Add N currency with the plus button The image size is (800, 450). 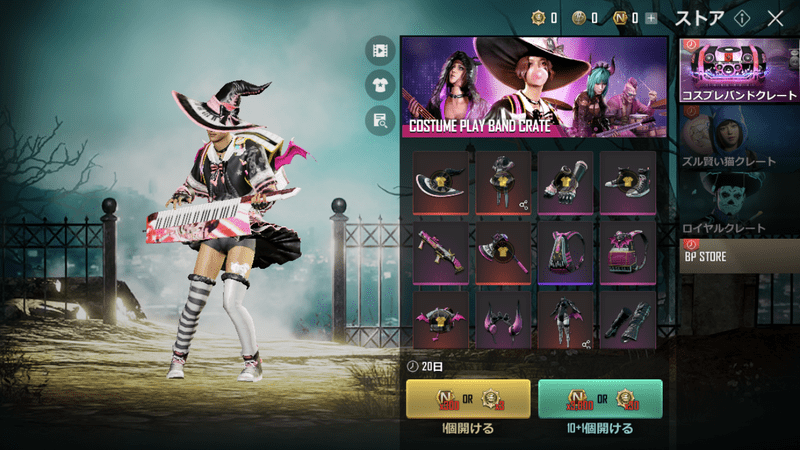(652, 18)
